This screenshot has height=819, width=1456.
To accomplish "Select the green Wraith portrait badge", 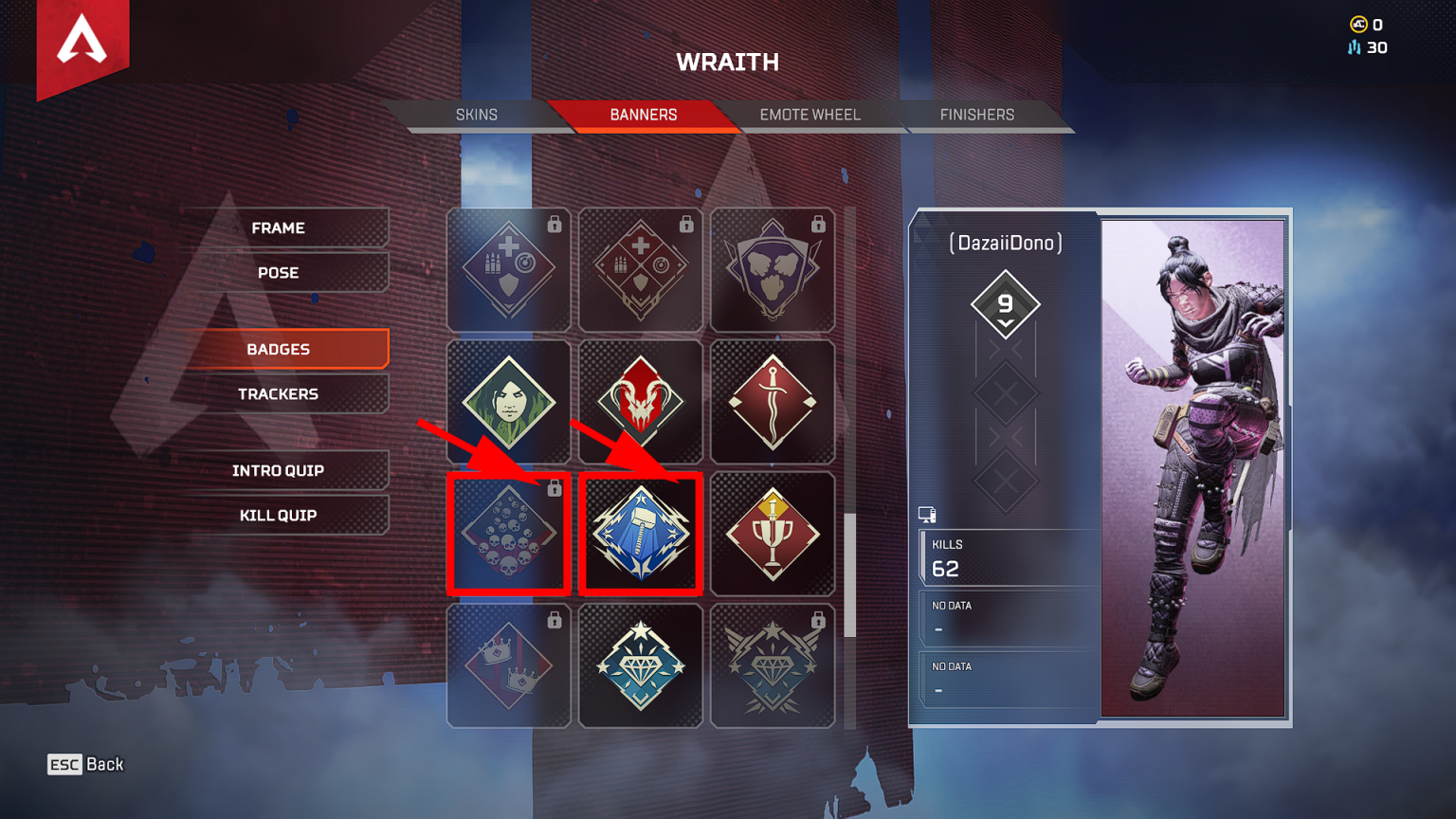I will coord(508,402).
